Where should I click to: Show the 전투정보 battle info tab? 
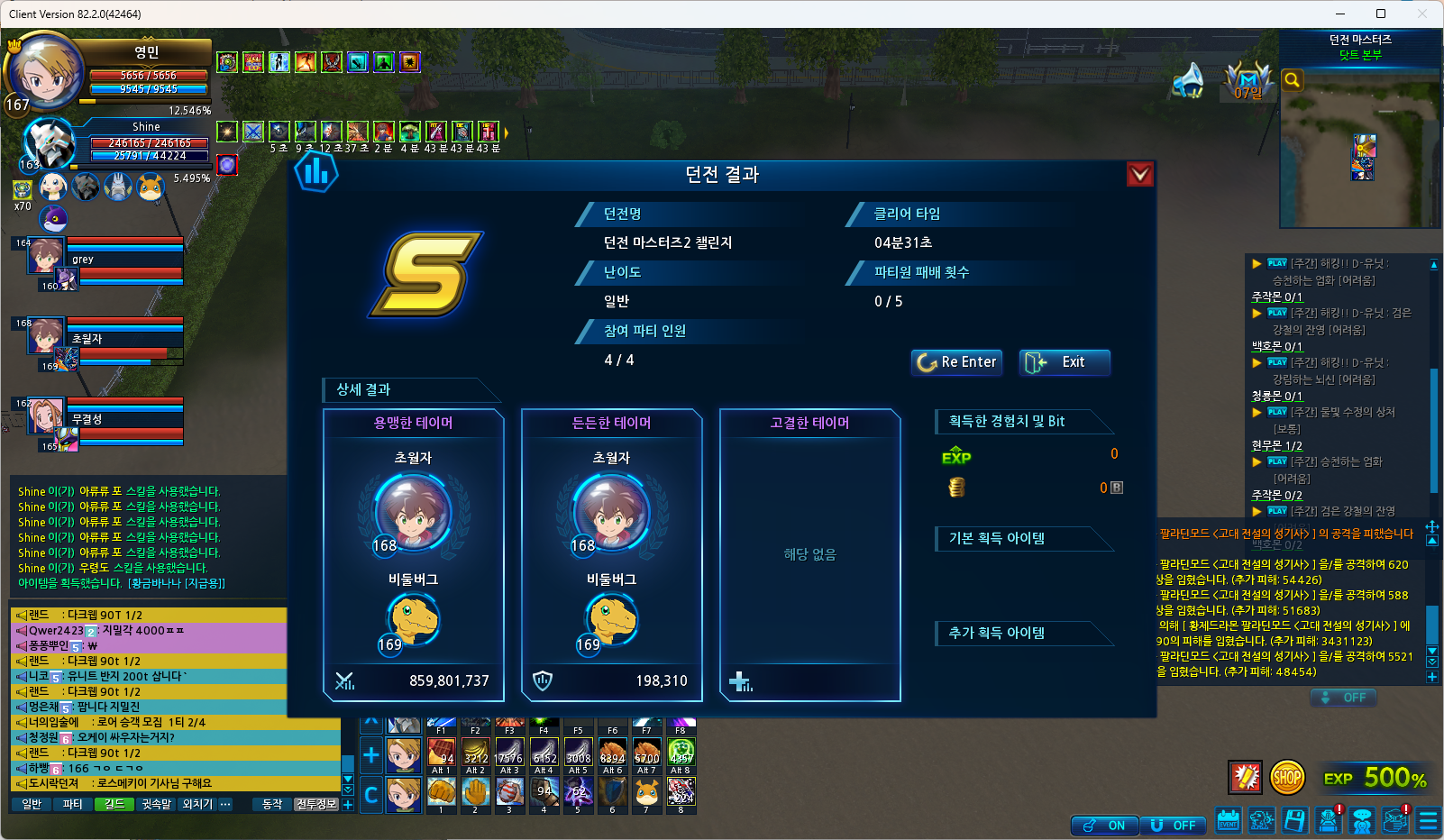[316, 804]
